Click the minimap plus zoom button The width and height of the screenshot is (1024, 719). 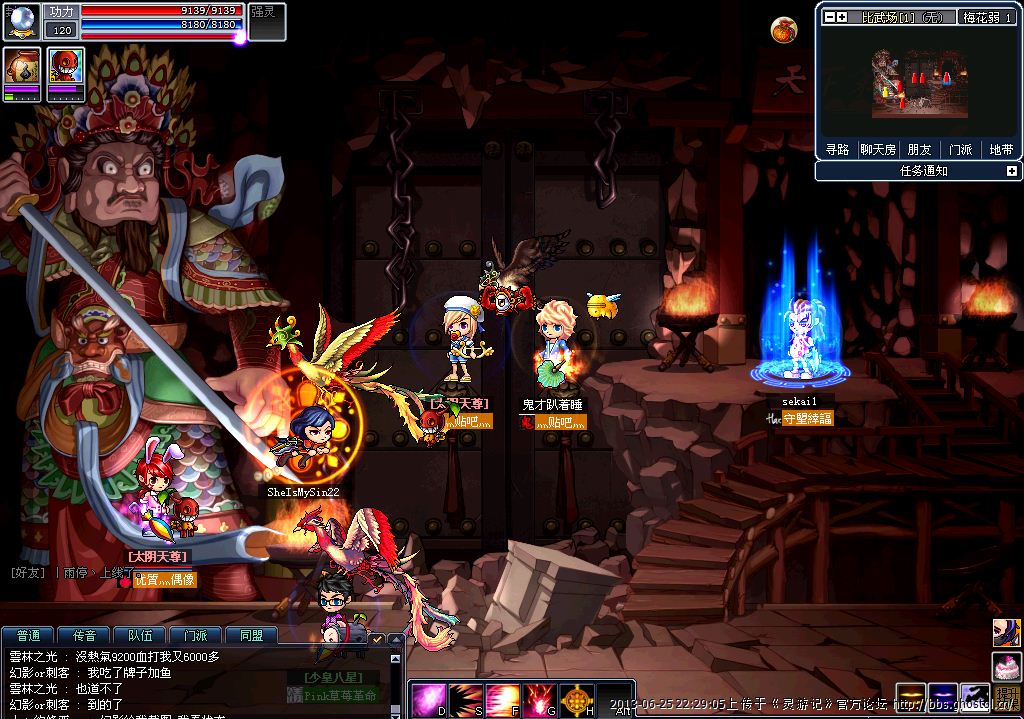(842, 17)
